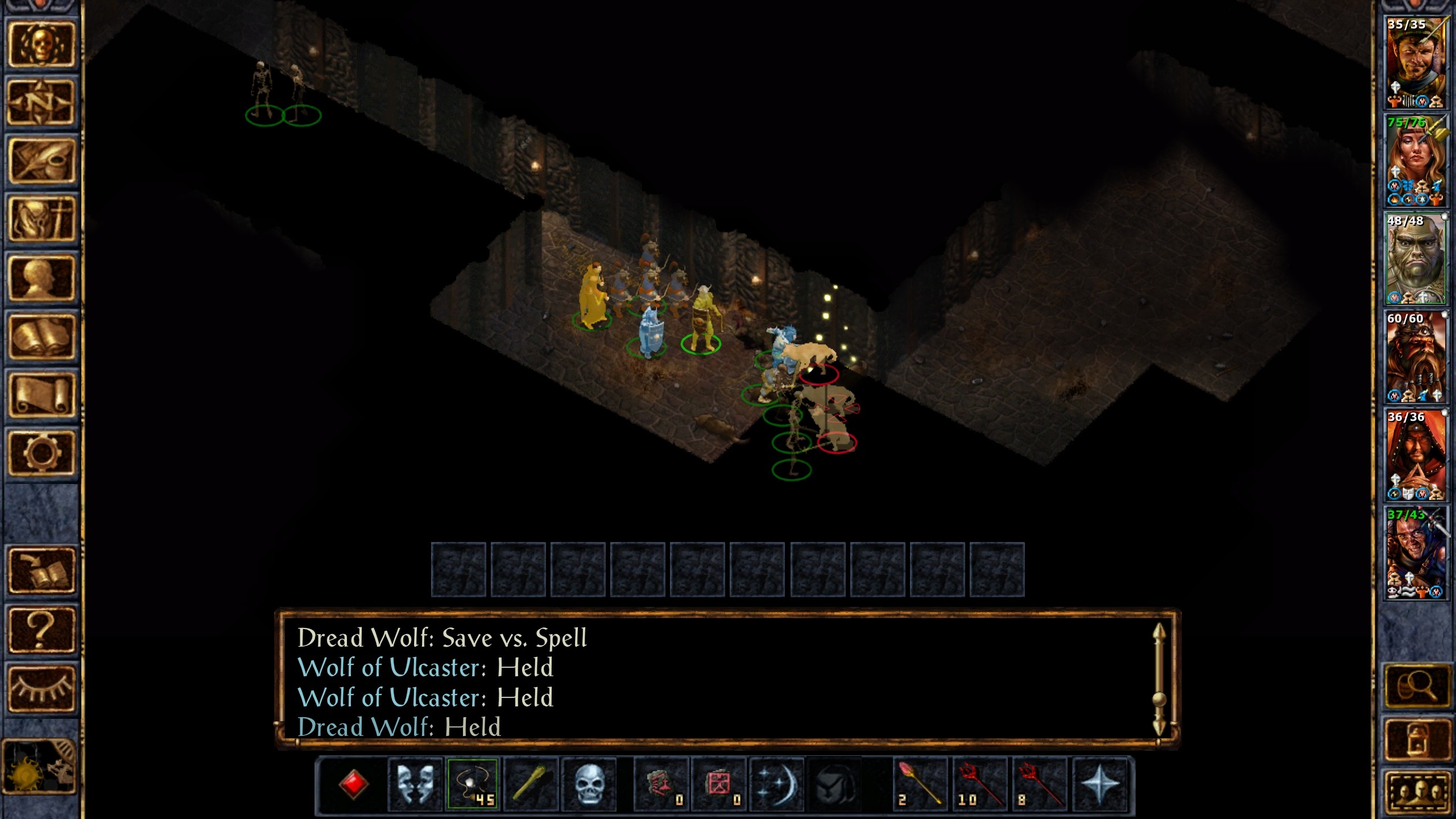The image size is (1456, 819).
Task: Use the quick item wand with 10 charges
Action: [x=979, y=783]
